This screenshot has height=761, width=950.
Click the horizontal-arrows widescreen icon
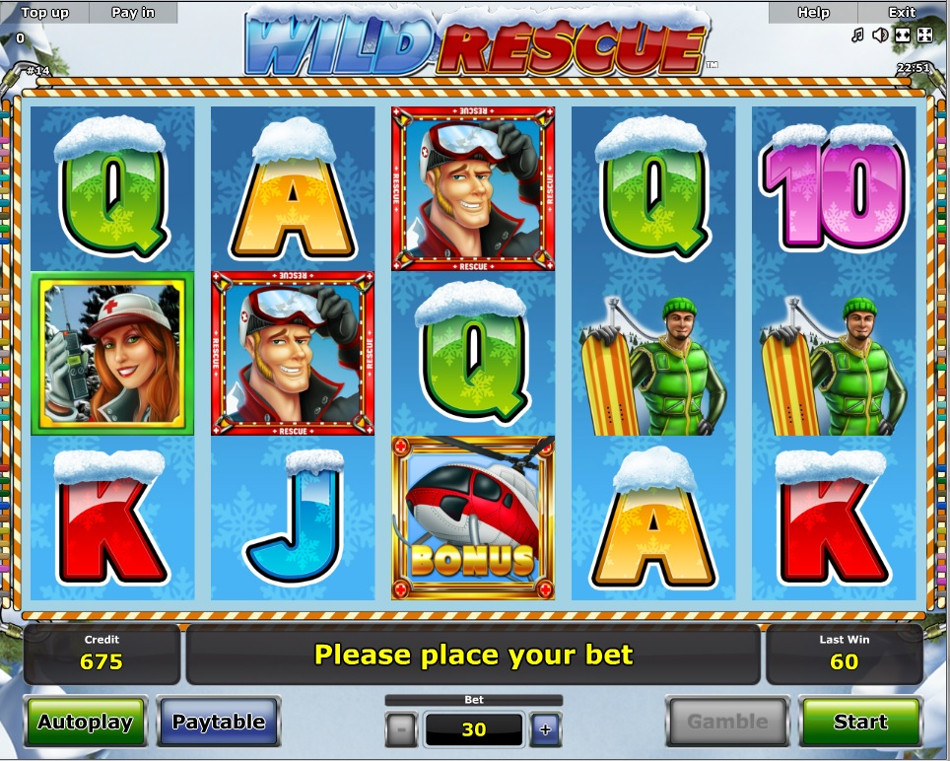(x=902, y=36)
